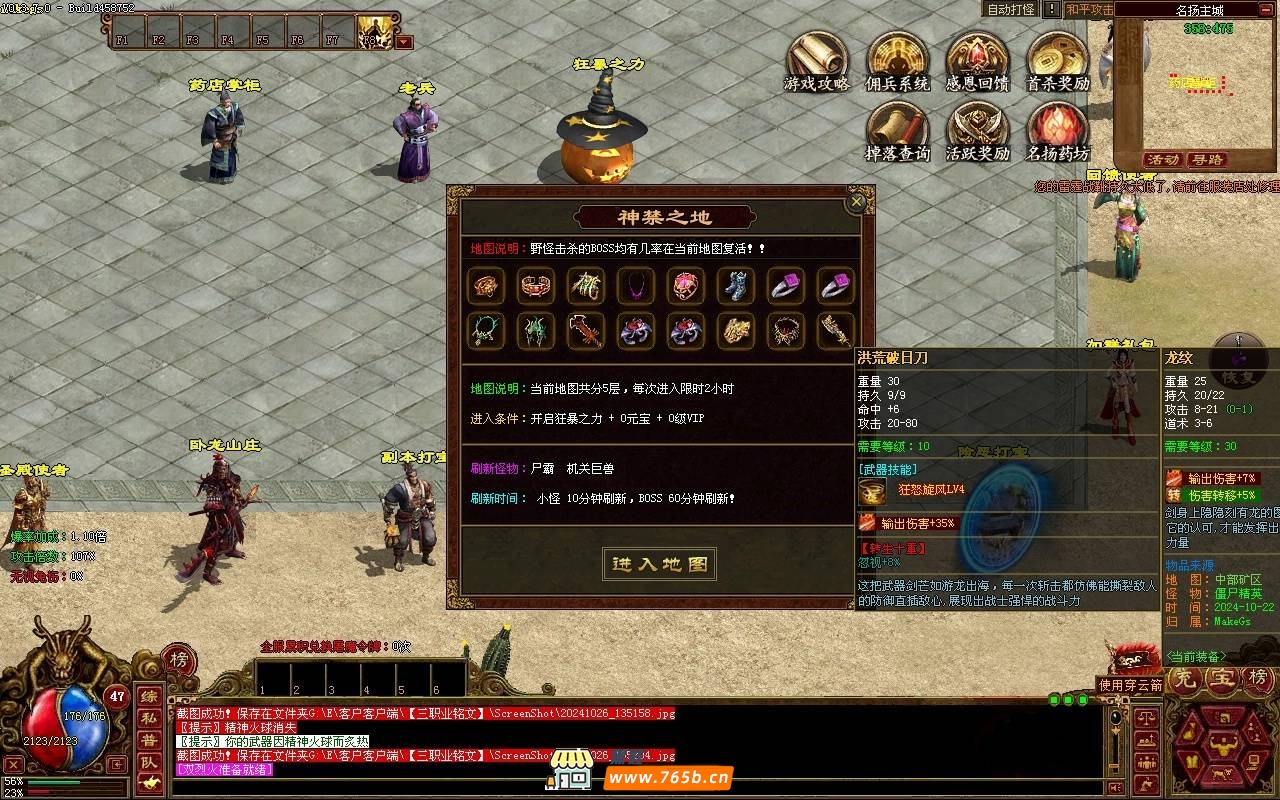
Task: Click the 寻路 pathfinding button
Action: pyautogui.click(x=1207, y=160)
